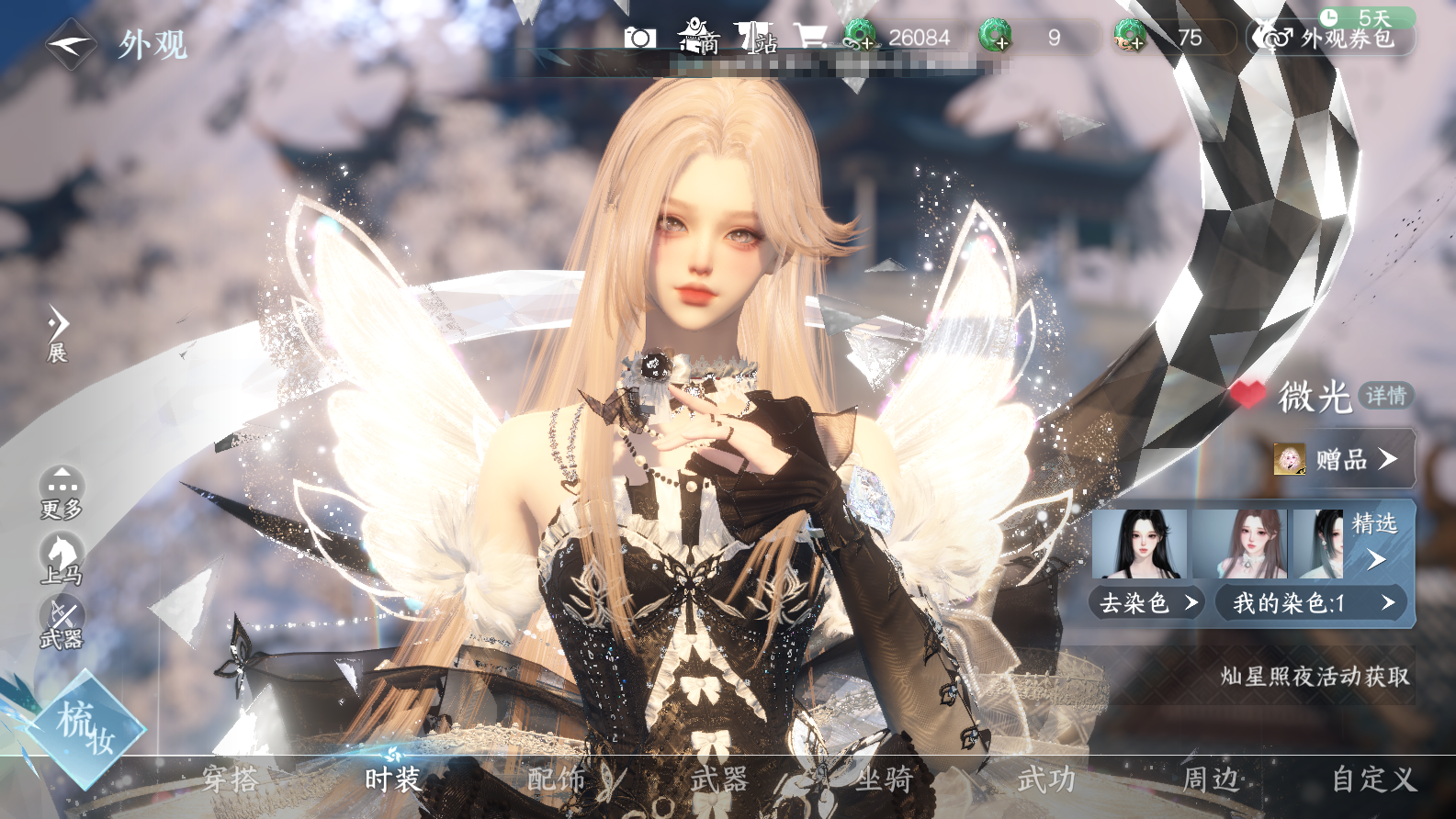The image size is (1456, 819).
Task: Choose 去染色 to remove dye
Action: pos(1147,603)
